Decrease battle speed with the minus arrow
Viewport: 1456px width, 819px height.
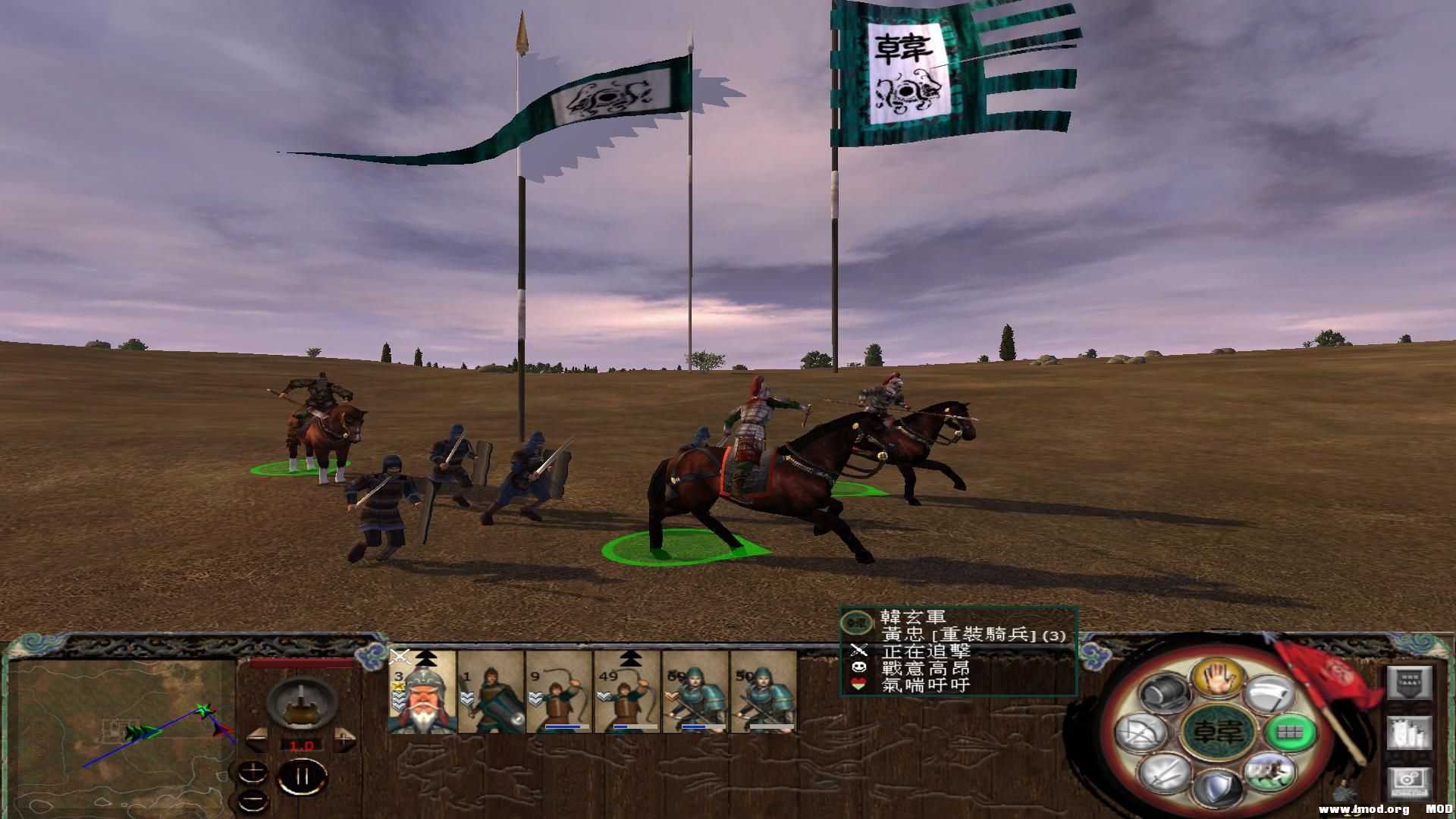click(257, 738)
